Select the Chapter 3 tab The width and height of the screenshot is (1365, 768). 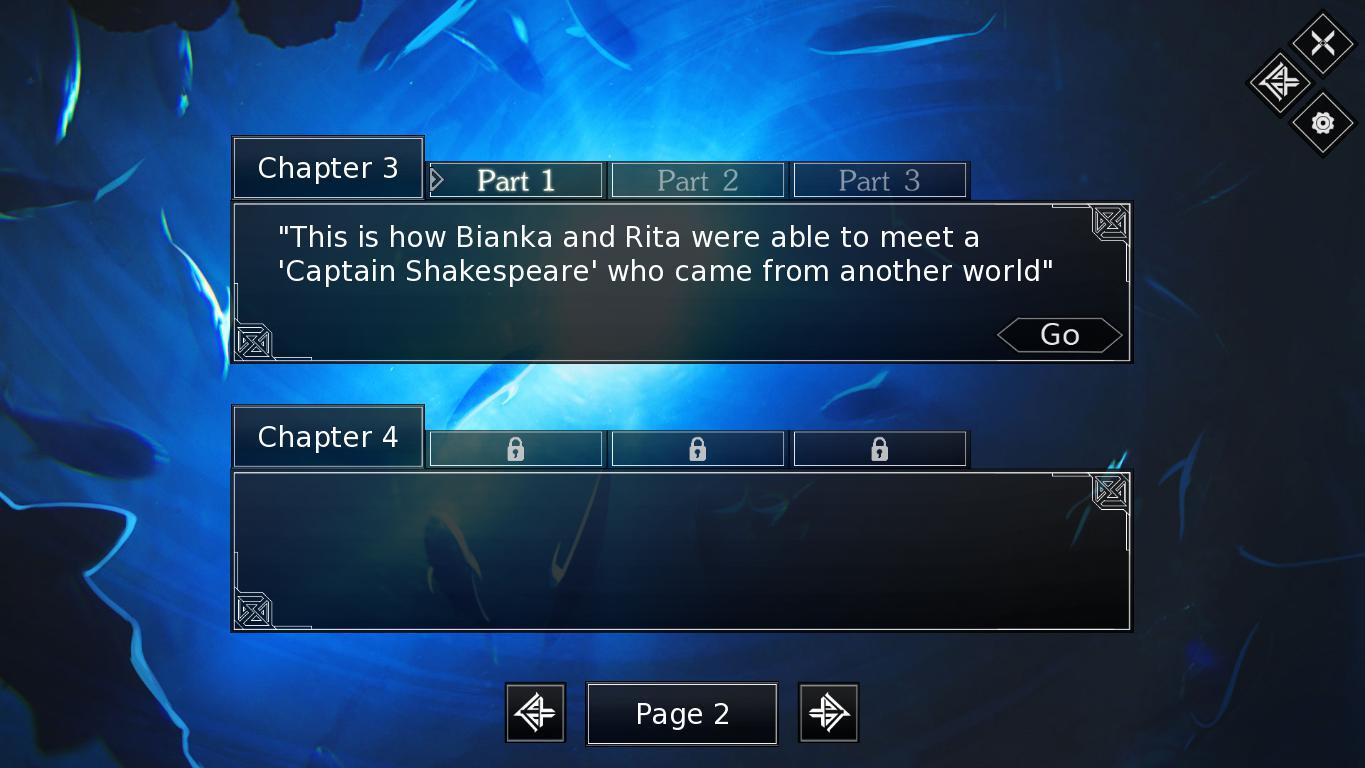tap(327, 167)
